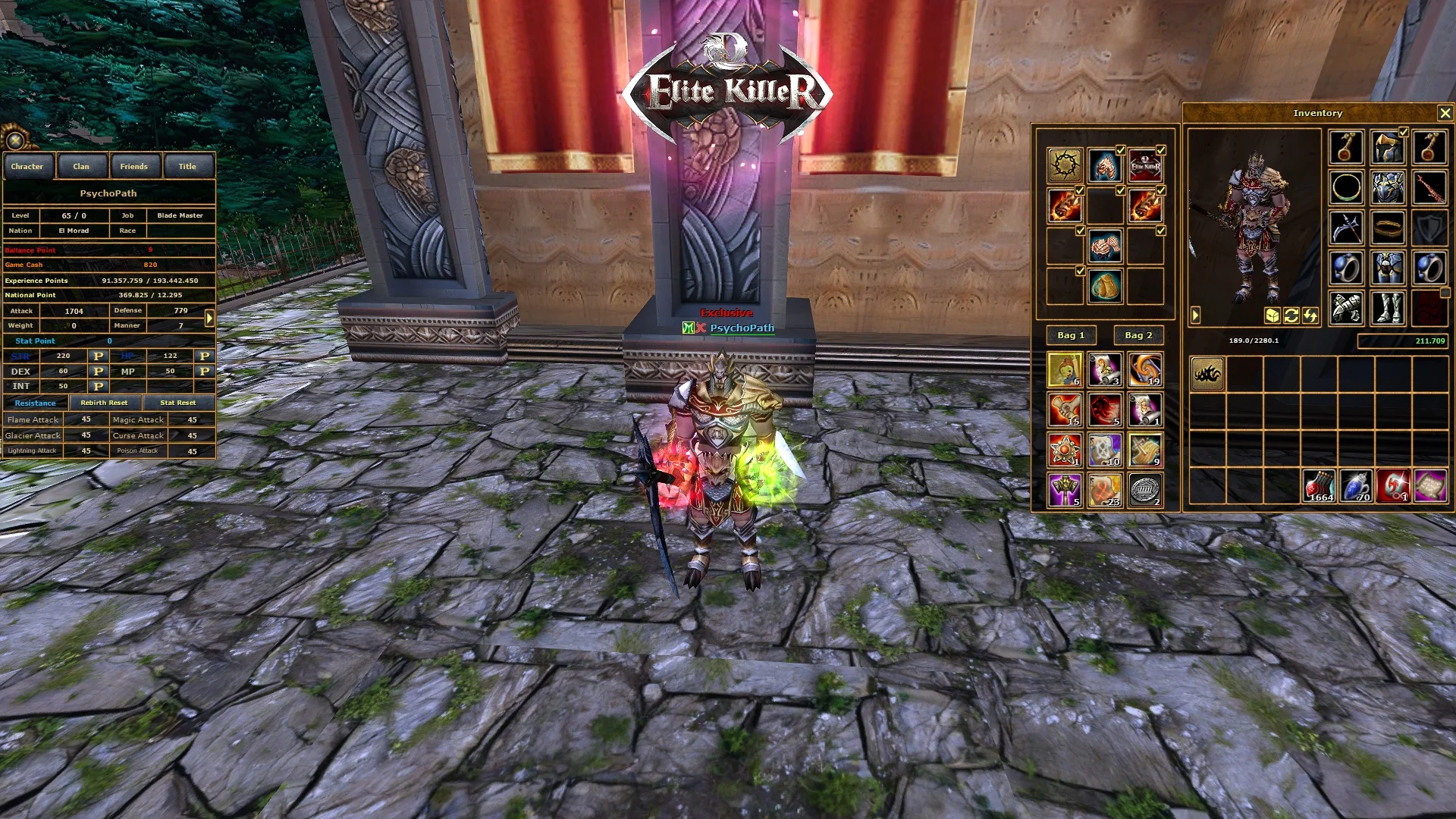Viewport: 1456px width, 819px height.
Task: Select the blue mana potion stack of 70
Action: pyautogui.click(x=1356, y=486)
